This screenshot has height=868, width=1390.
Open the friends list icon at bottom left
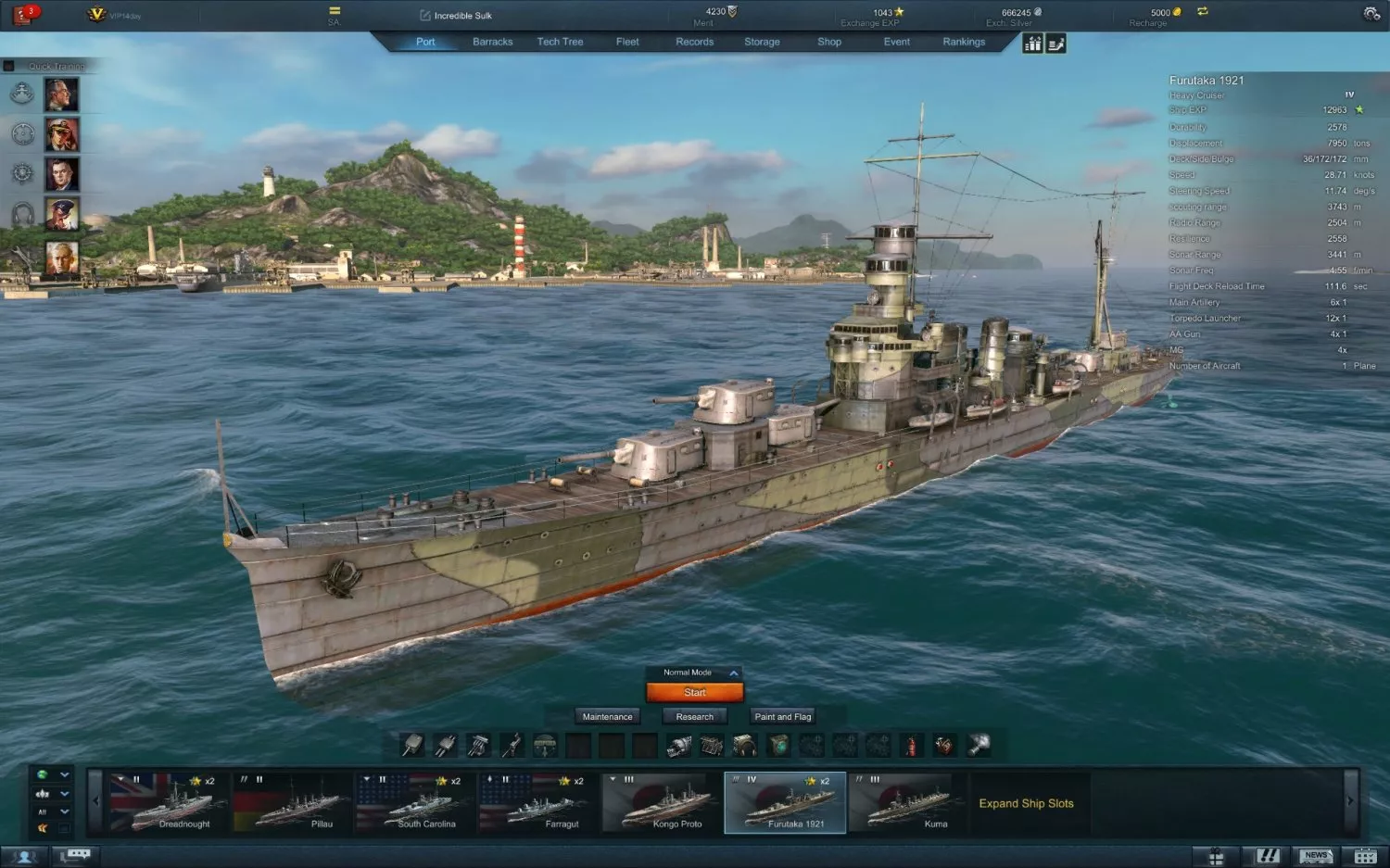click(23, 855)
